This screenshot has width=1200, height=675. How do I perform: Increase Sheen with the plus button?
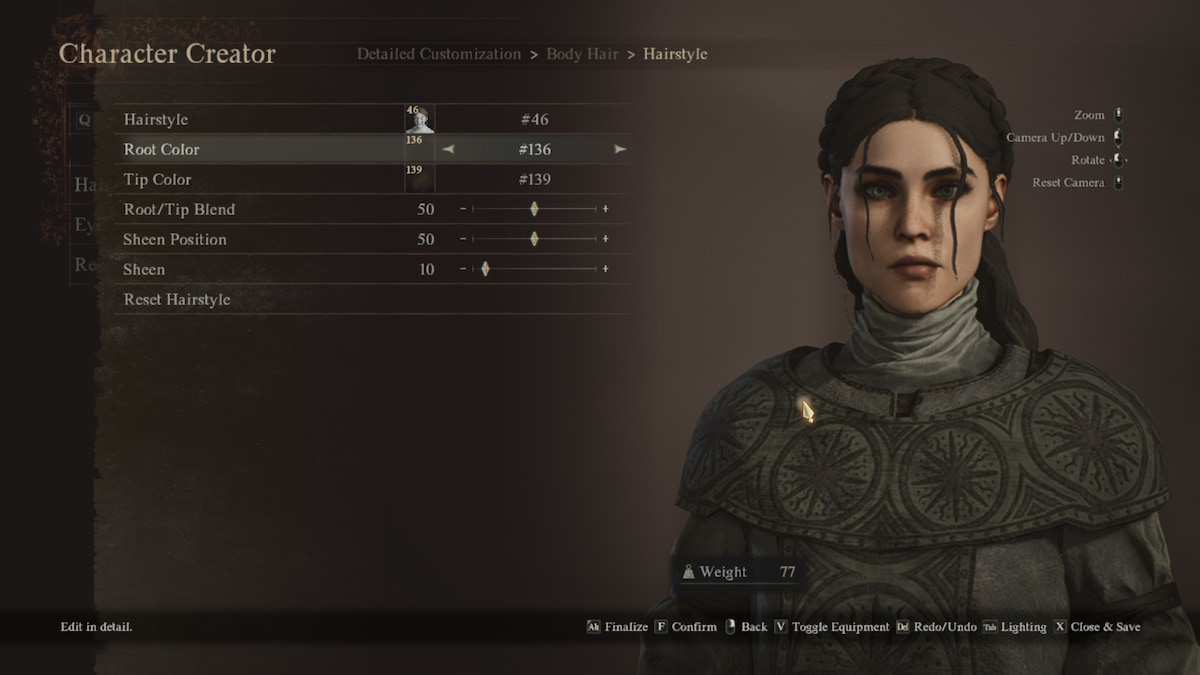pyautogui.click(x=605, y=270)
